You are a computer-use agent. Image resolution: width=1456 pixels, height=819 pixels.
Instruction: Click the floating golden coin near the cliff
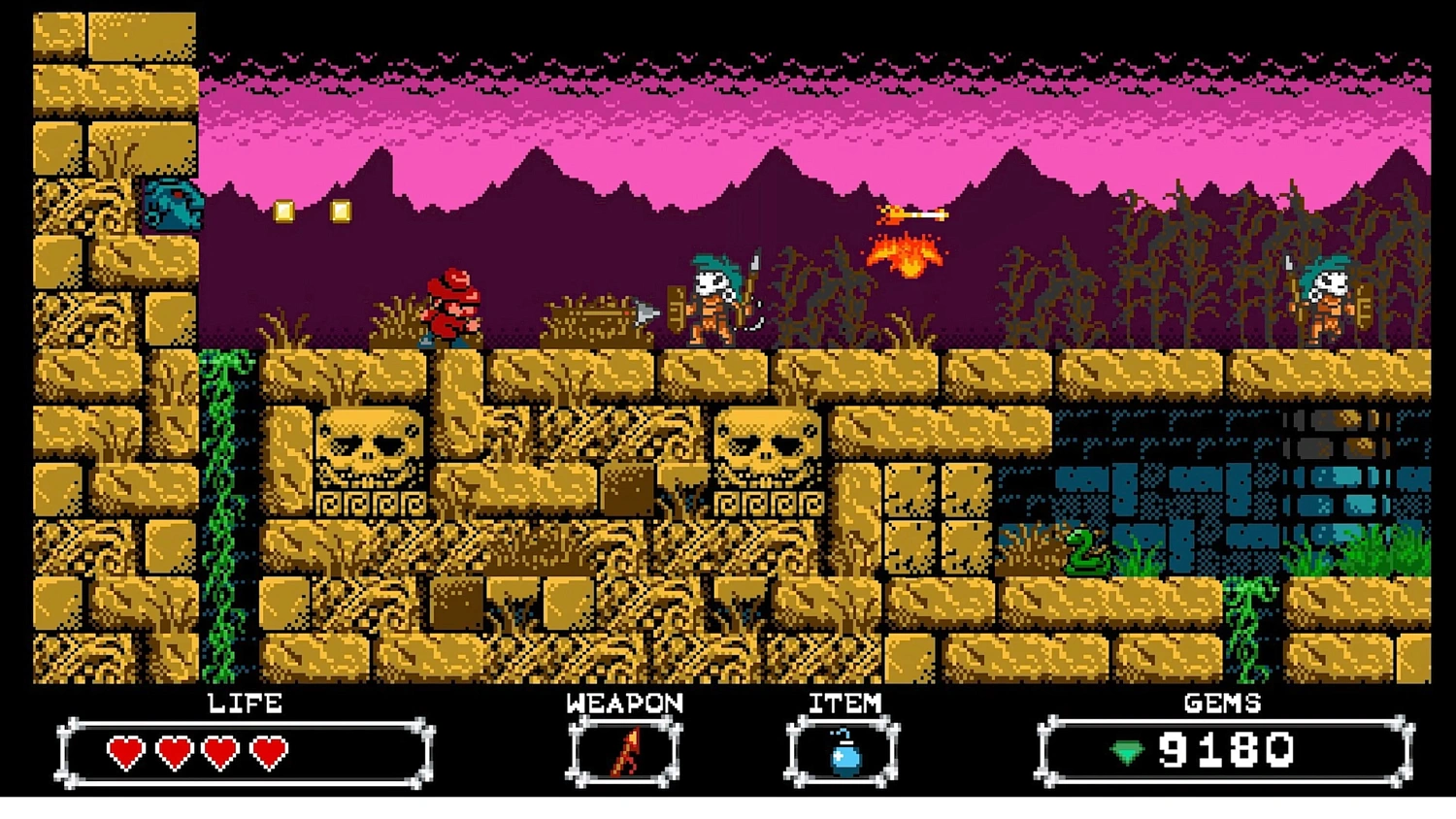[x=282, y=210]
